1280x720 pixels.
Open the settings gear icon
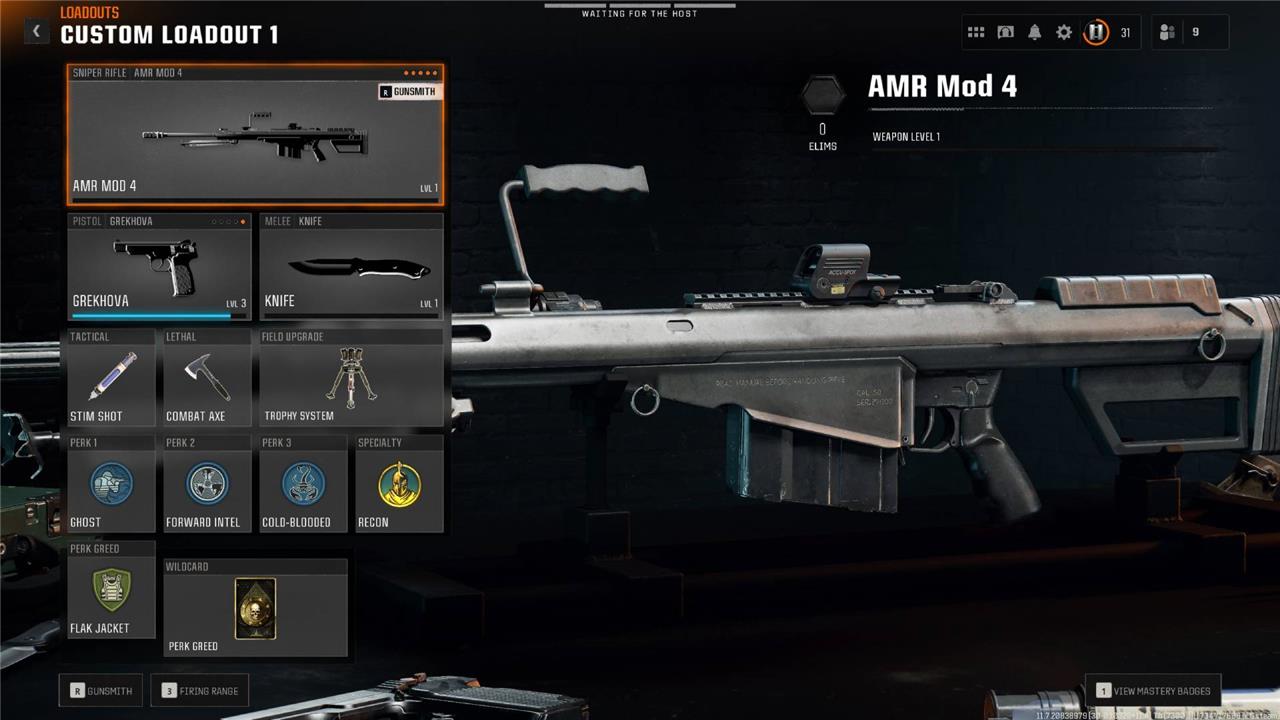tap(1064, 33)
